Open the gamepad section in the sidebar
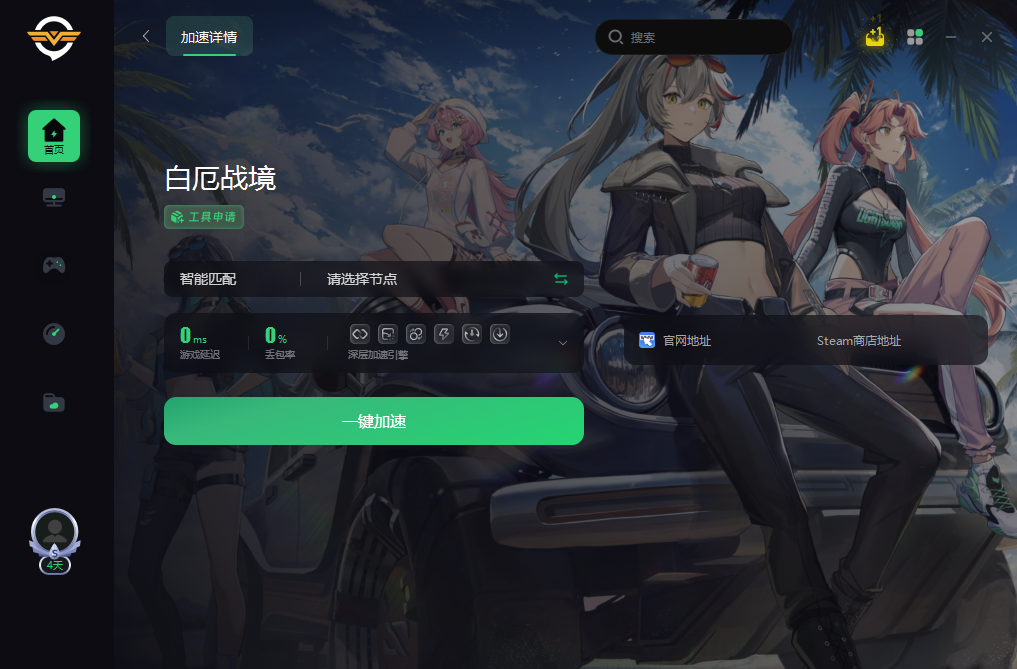The width and height of the screenshot is (1017, 669). 54,265
